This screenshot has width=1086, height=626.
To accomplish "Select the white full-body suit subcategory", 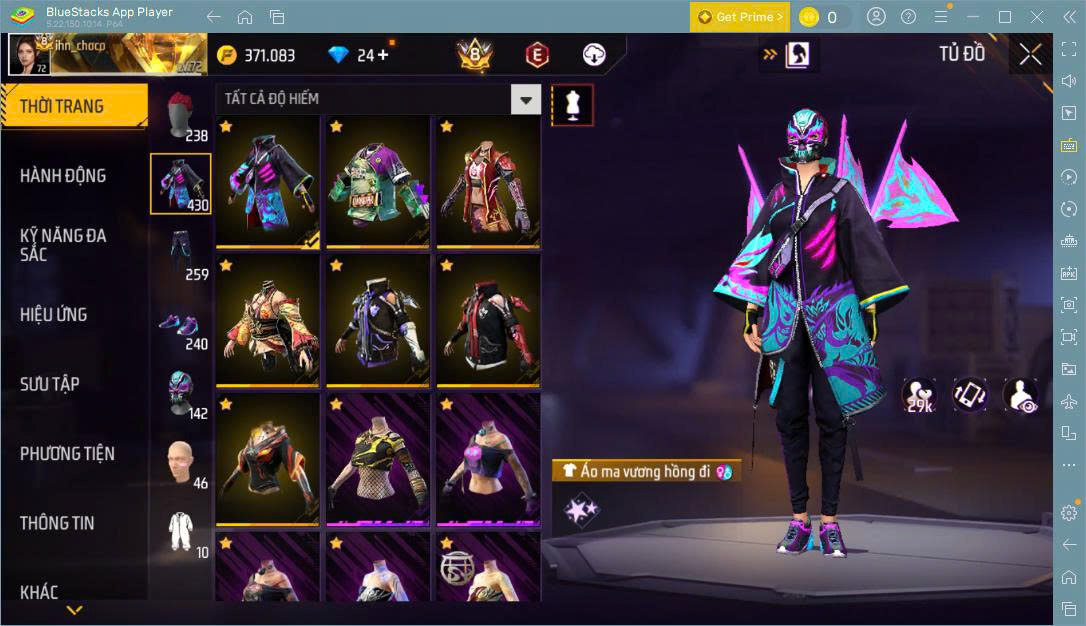I will pos(180,531).
